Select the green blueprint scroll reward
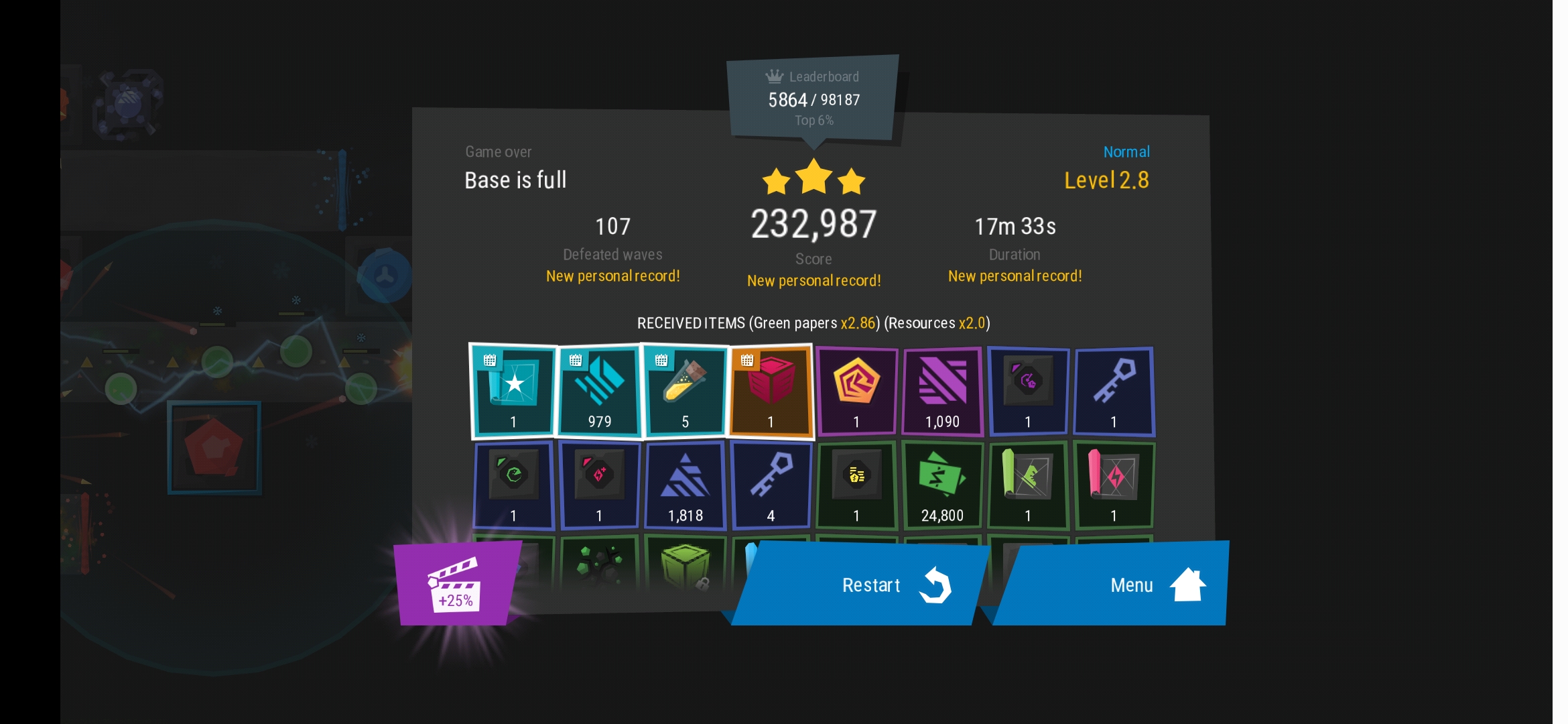Viewport: 1568px width, 724px height. click(1028, 485)
